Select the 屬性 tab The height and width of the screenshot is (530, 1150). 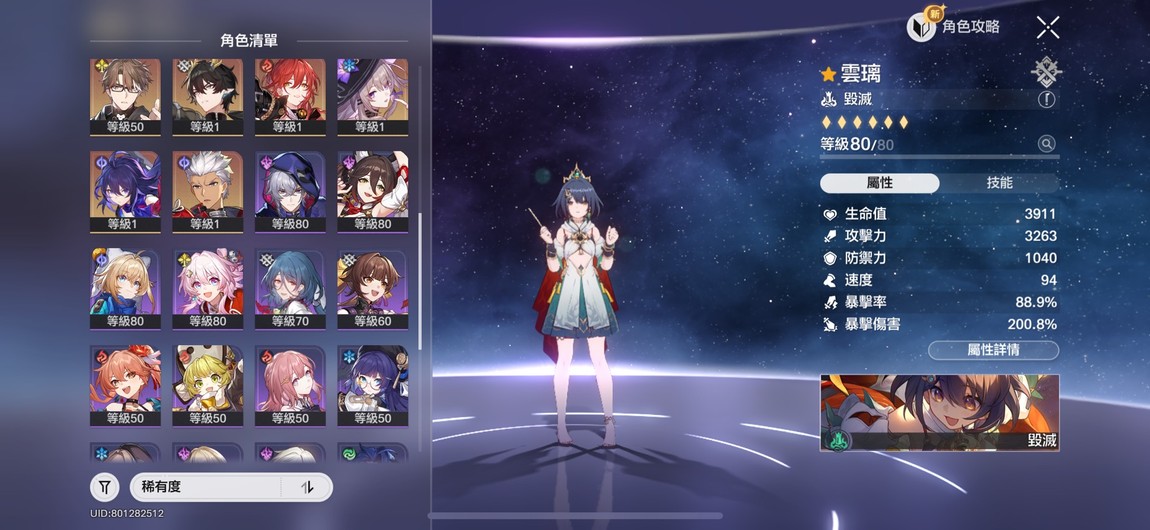[879, 183]
